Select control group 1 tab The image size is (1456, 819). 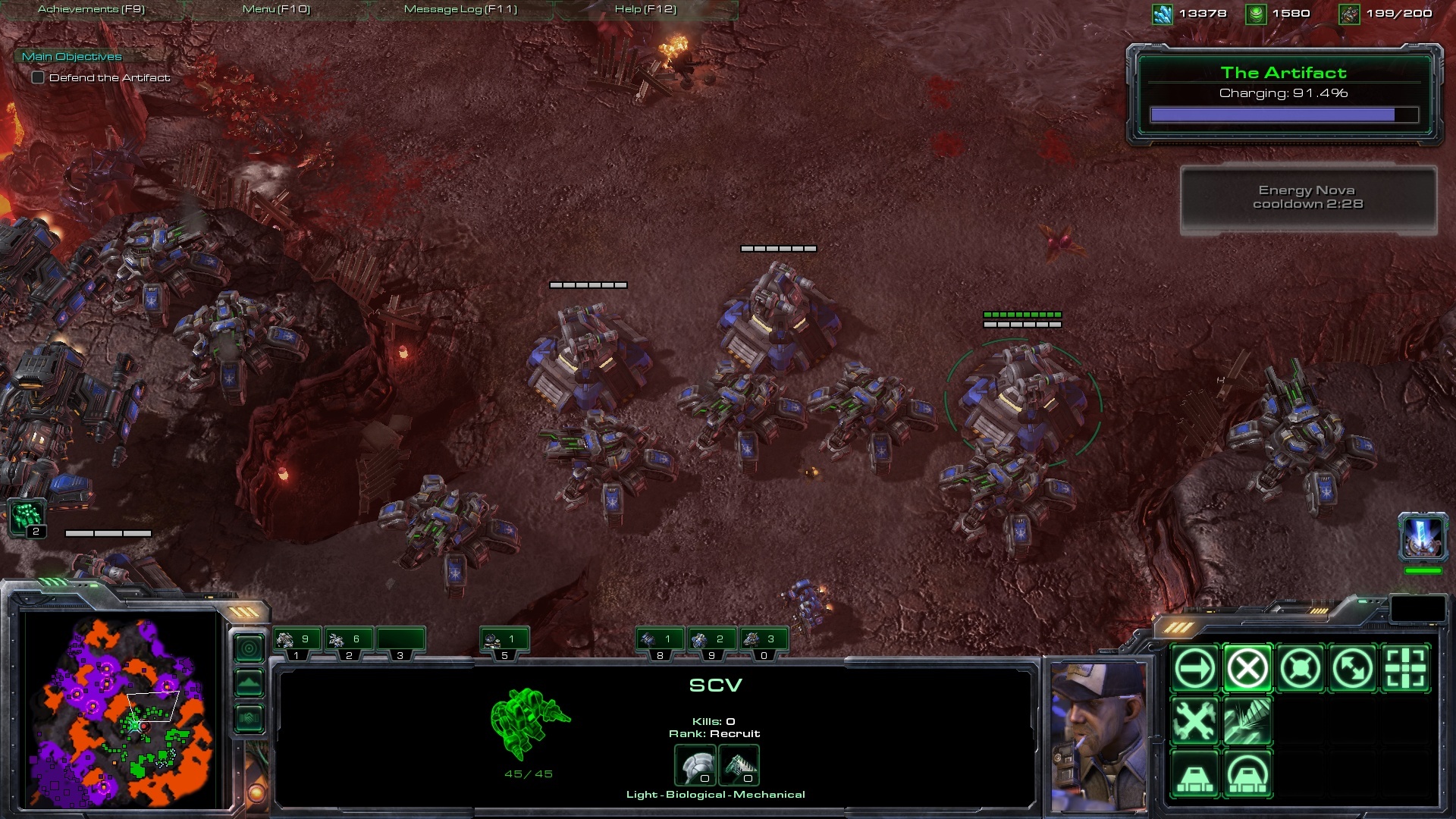click(297, 642)
